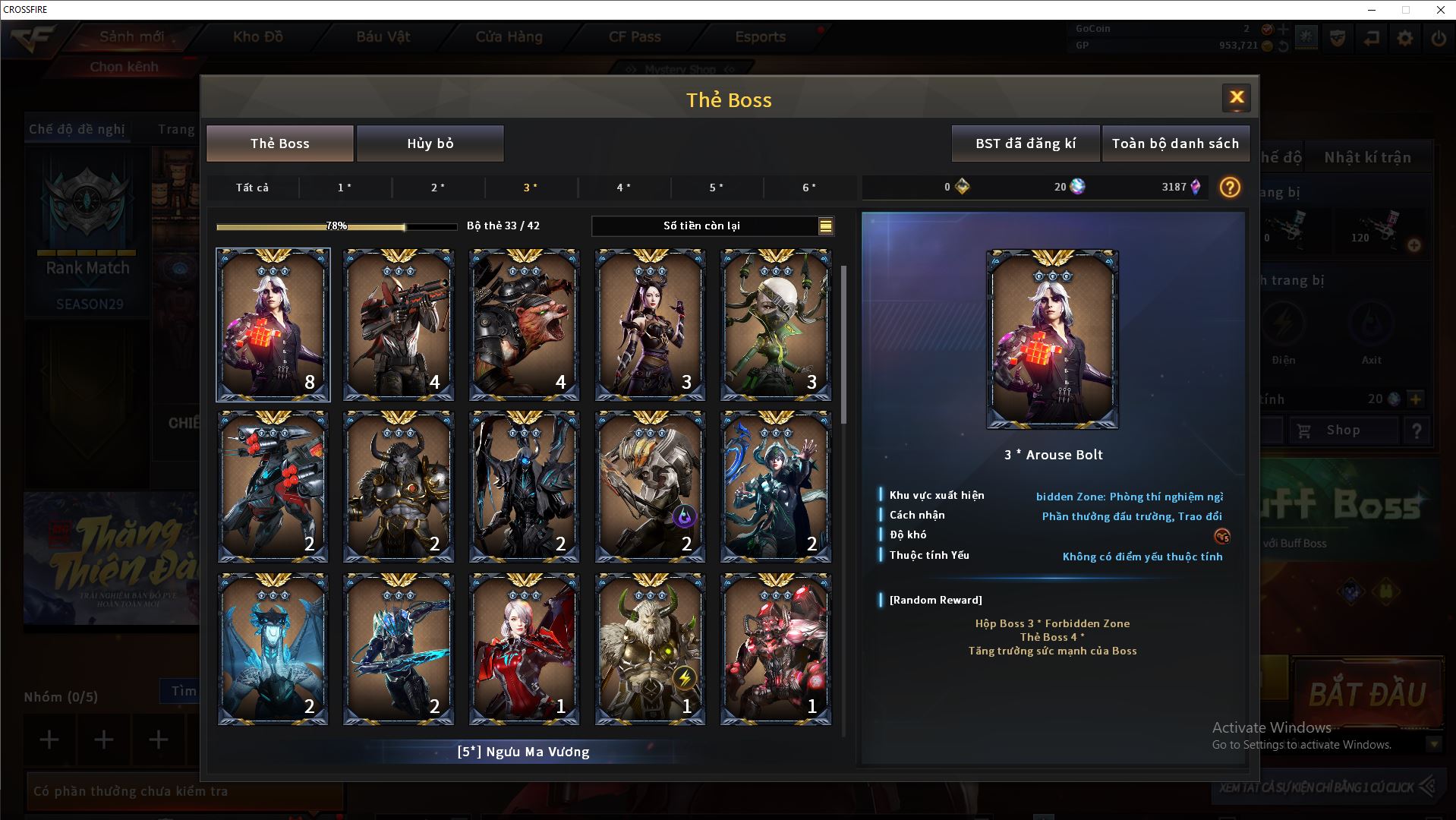Viewport: 1456px width, 820px height.
Task: Choose the 4-star filter tab
Action: point(623,188)
